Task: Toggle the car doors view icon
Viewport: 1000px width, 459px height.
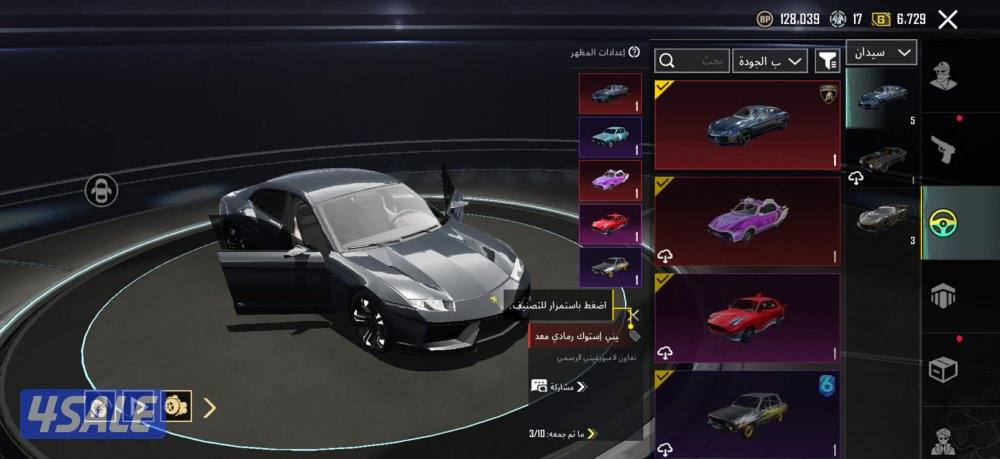Action: point(101,190)
